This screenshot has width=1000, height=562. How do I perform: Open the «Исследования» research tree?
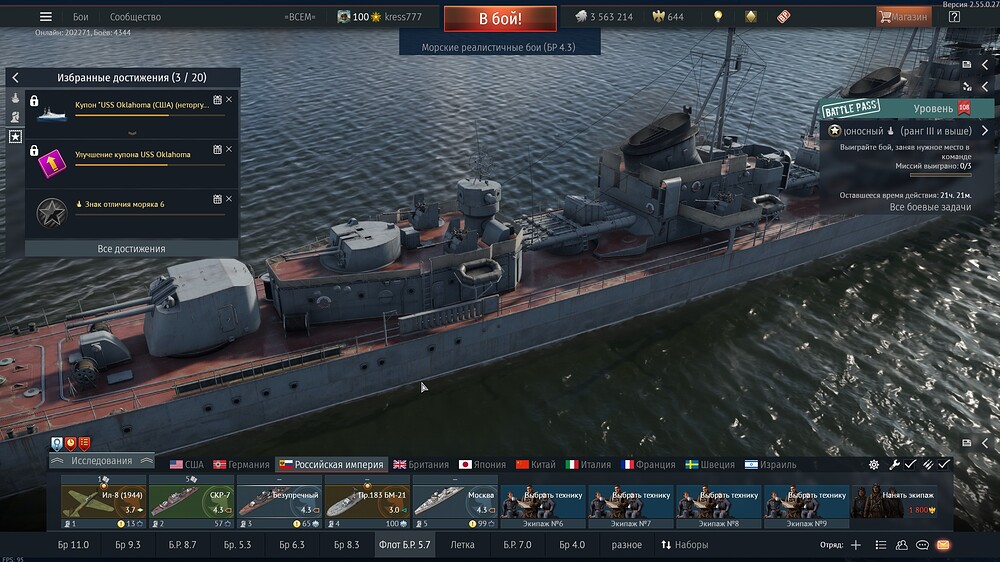102,461
